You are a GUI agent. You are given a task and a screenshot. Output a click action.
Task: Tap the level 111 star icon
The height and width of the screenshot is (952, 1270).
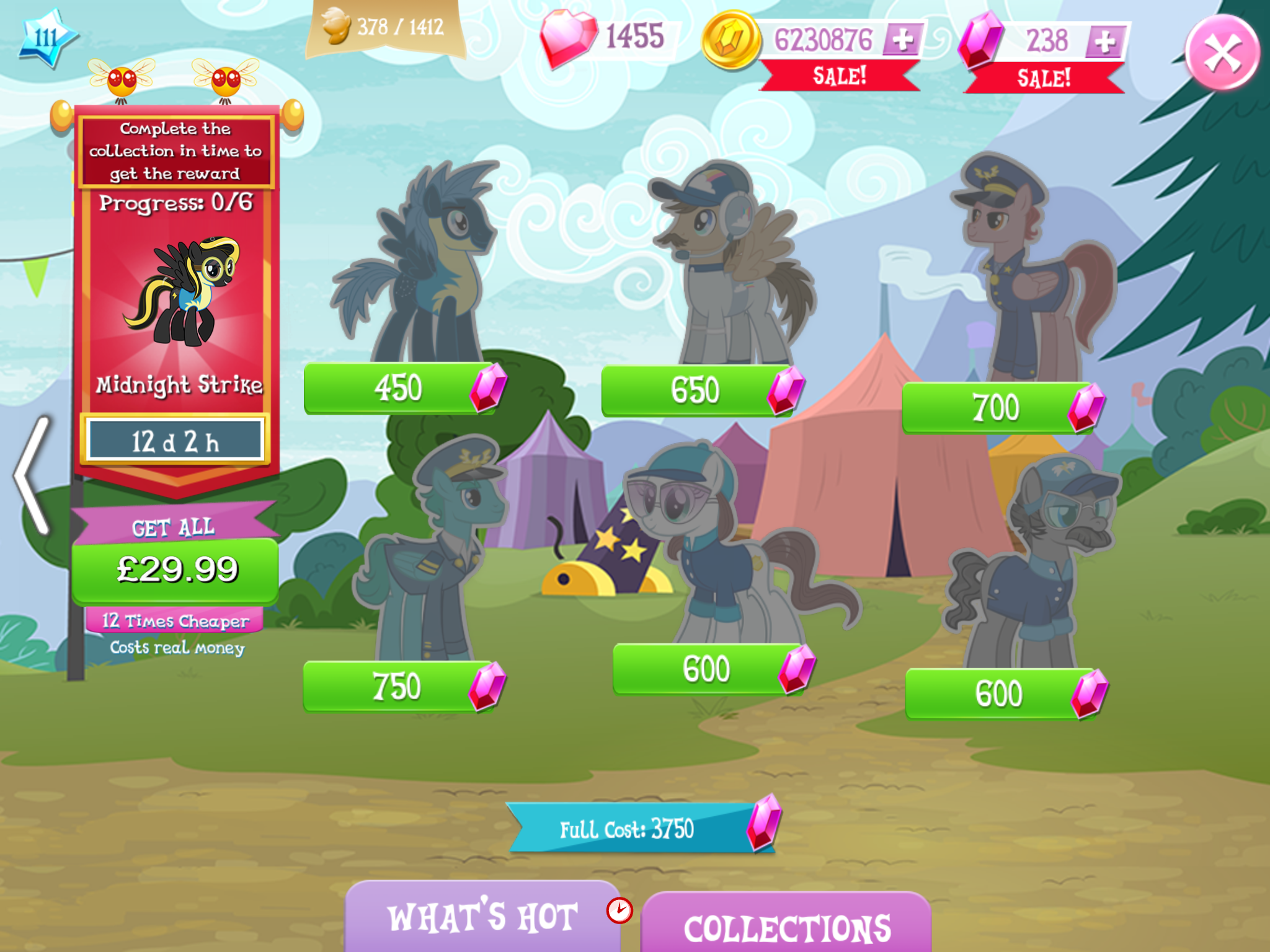tap(47, 38)
